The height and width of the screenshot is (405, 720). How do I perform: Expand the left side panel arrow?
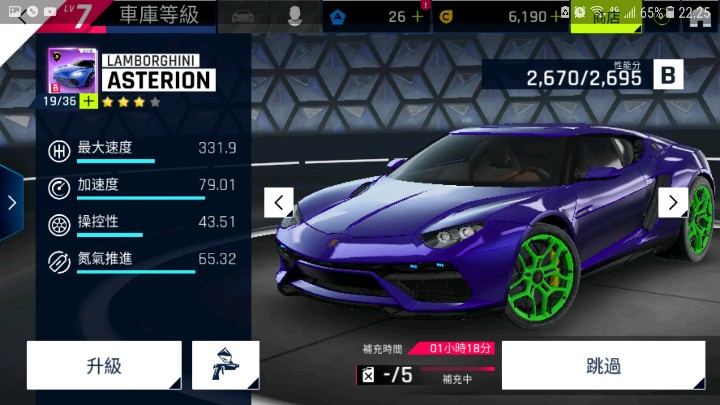coord(11,202)
